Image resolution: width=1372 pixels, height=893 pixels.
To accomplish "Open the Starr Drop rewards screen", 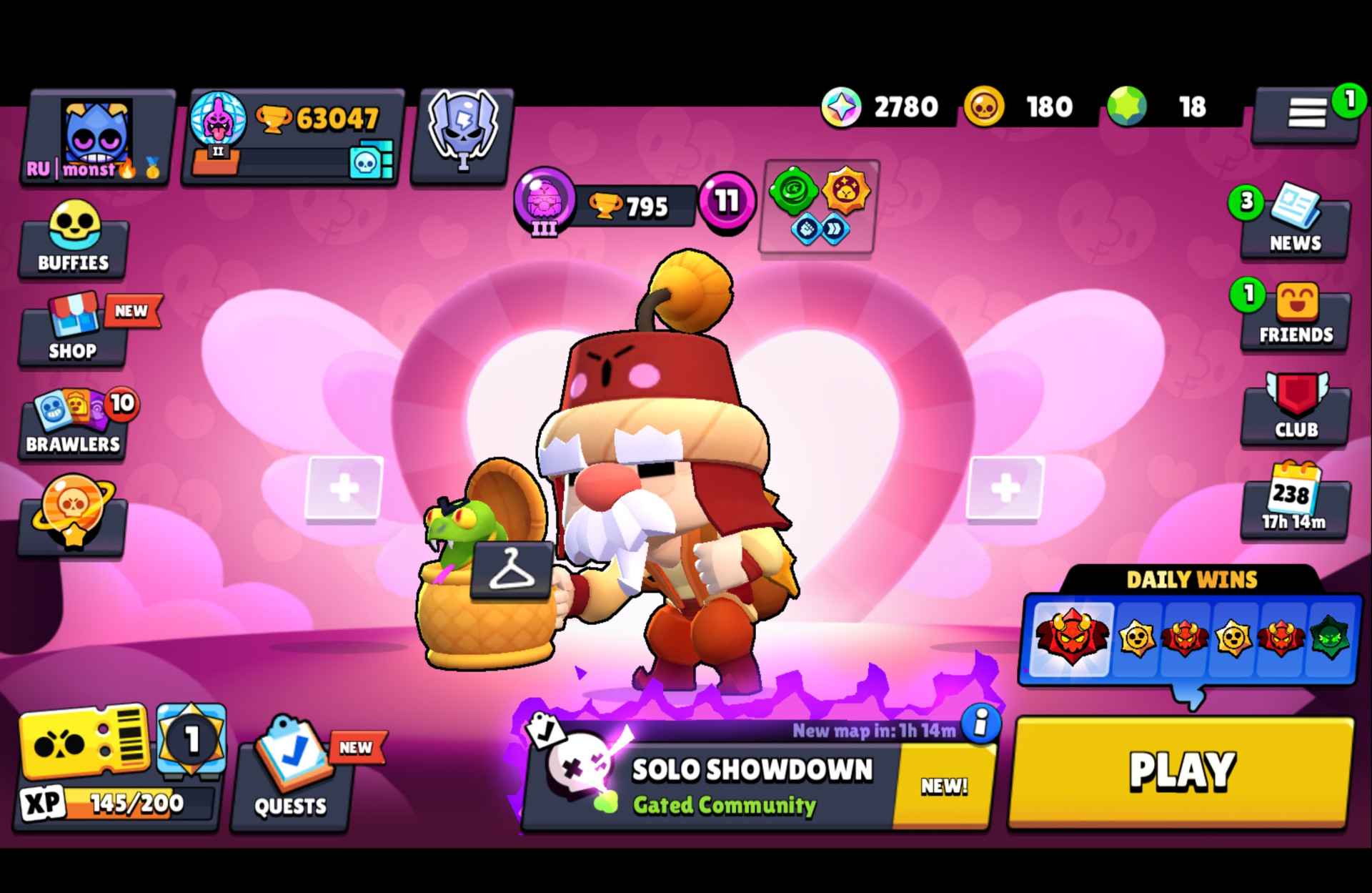I will click(72, 513).
